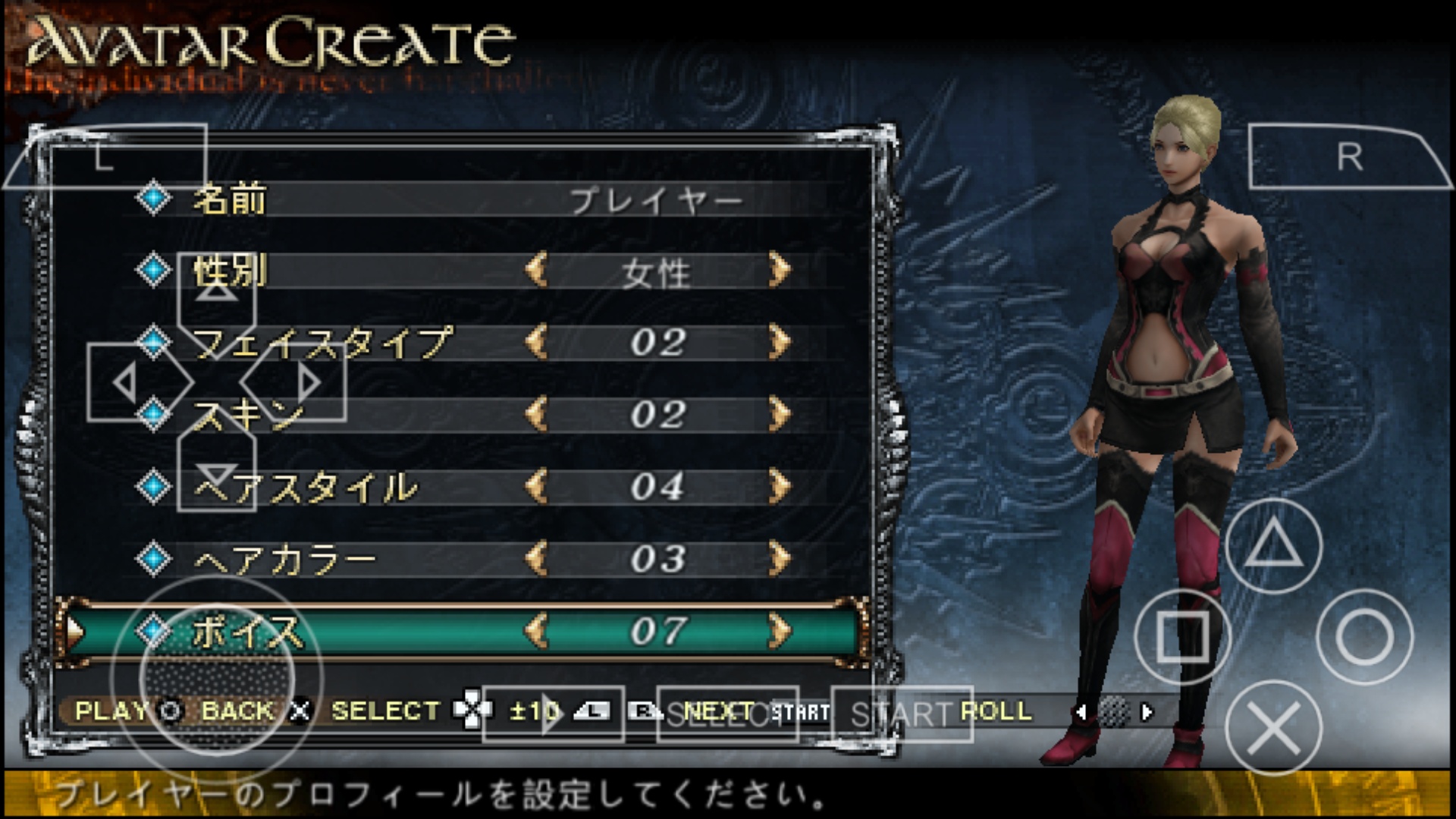This screenshot has height=819, width=1456.
Task: Decrease the フェイスタイプ face type number
Action: (536, 343)
